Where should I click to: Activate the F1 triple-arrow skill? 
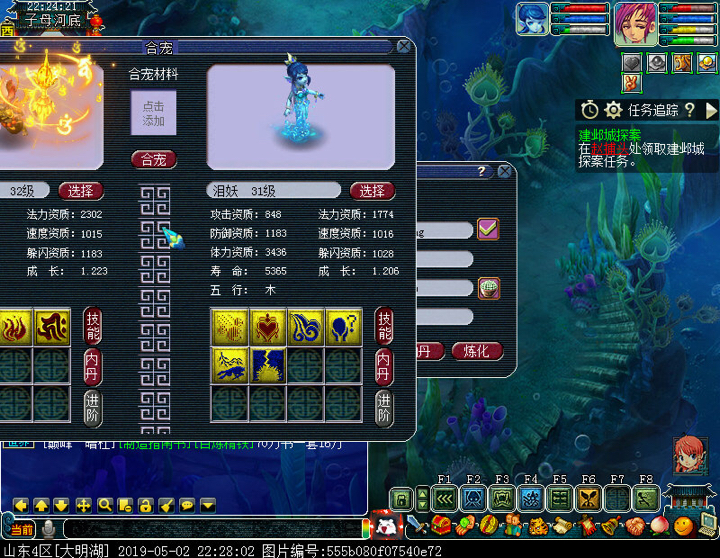point(445,497)
